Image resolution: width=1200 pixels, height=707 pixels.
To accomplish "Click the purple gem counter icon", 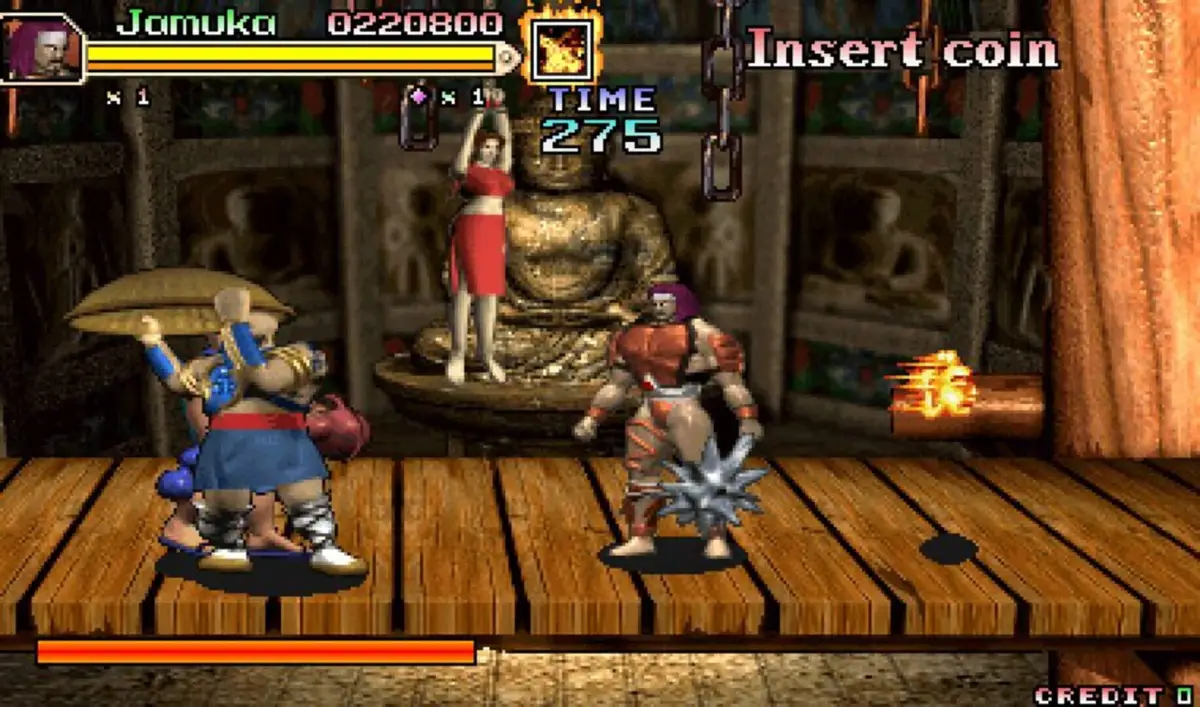I will pyautogui.click(x=419, y=97).
